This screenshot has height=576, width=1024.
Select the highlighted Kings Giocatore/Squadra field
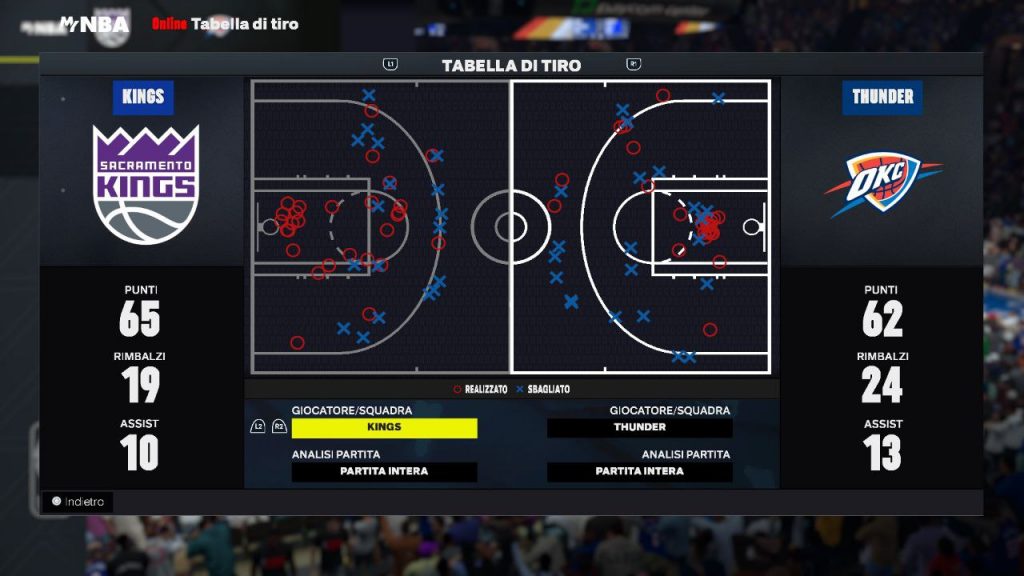(x=384, y=428)
